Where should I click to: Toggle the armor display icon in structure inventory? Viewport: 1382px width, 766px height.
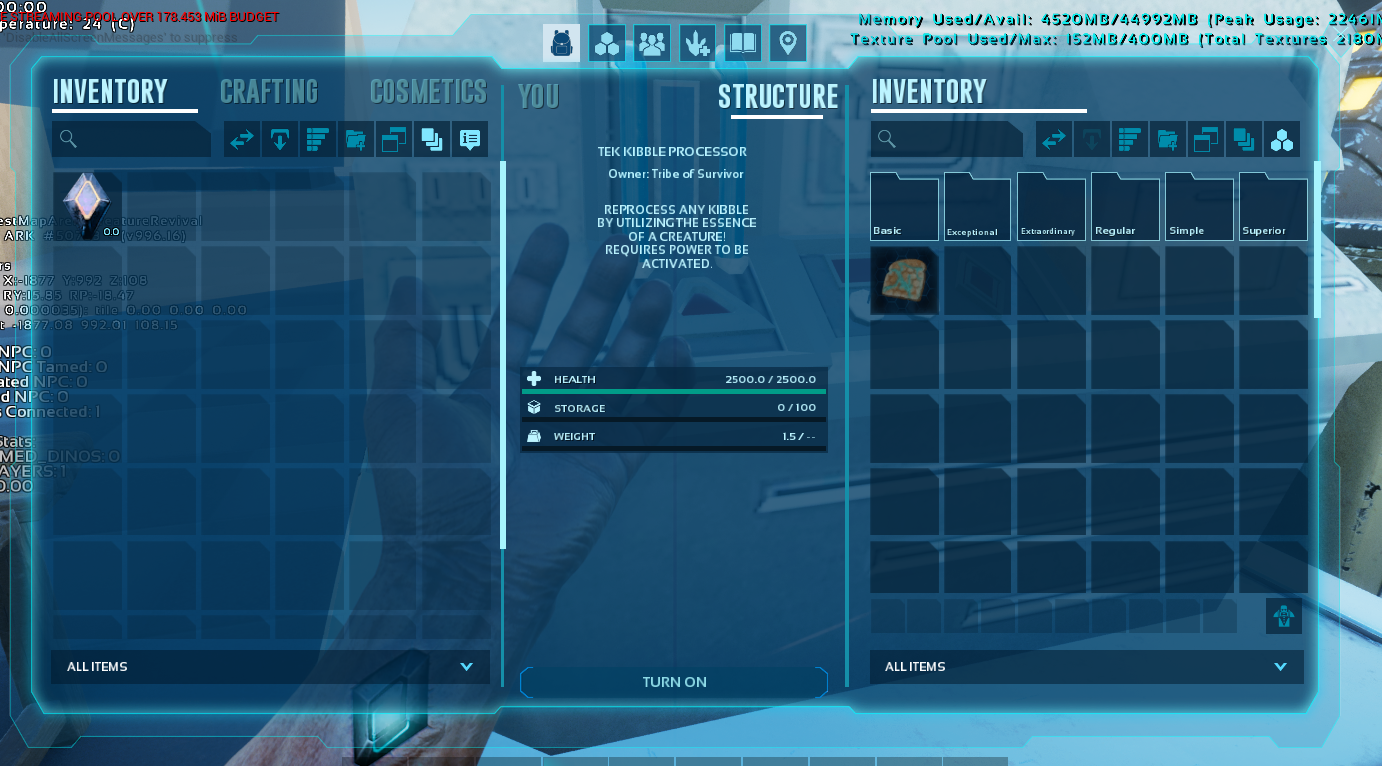[x=1283, y=617]
